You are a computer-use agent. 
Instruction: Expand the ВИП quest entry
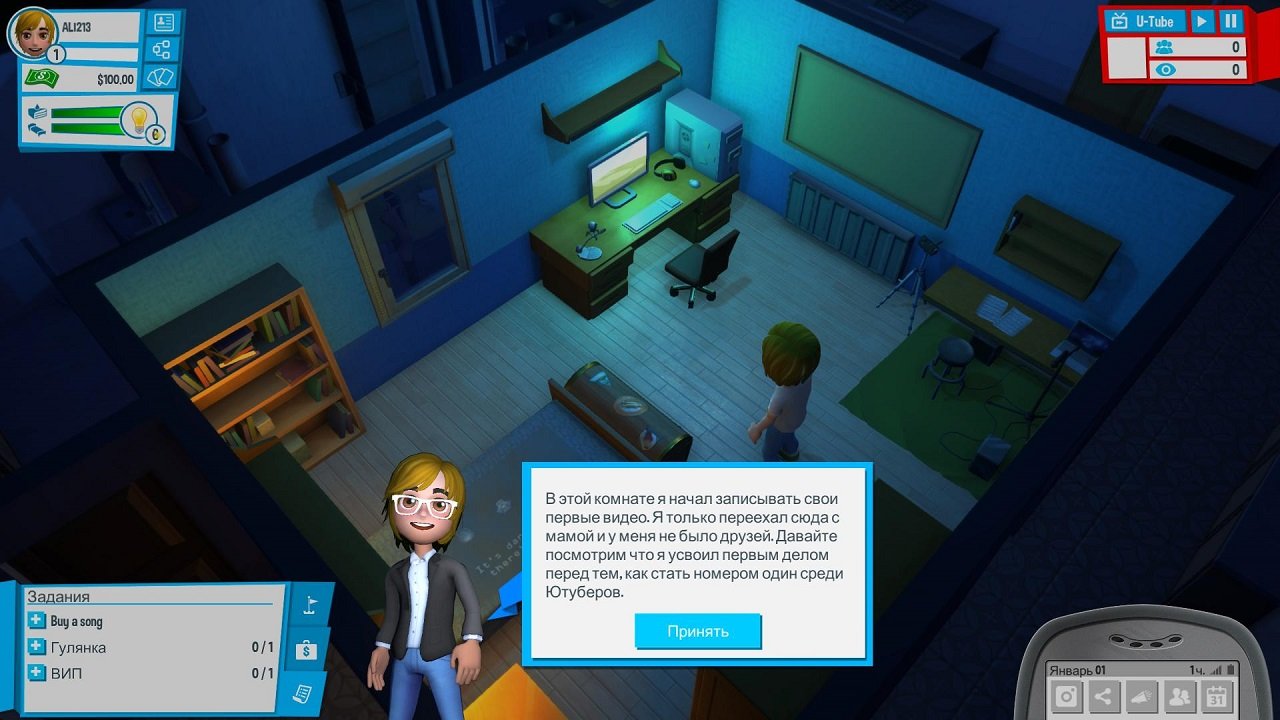pyautogui.click(x=35, y=672)
